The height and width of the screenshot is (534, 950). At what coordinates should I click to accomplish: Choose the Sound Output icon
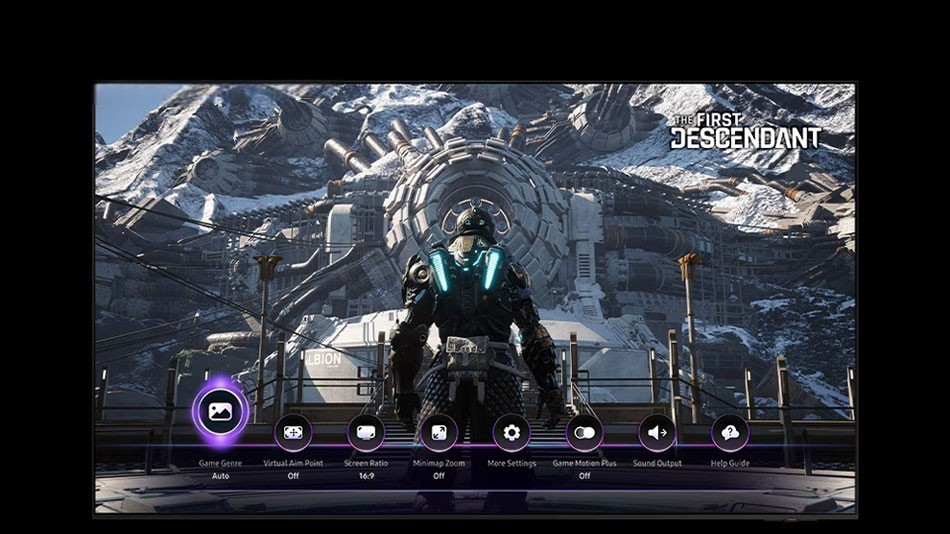[657, 433]
